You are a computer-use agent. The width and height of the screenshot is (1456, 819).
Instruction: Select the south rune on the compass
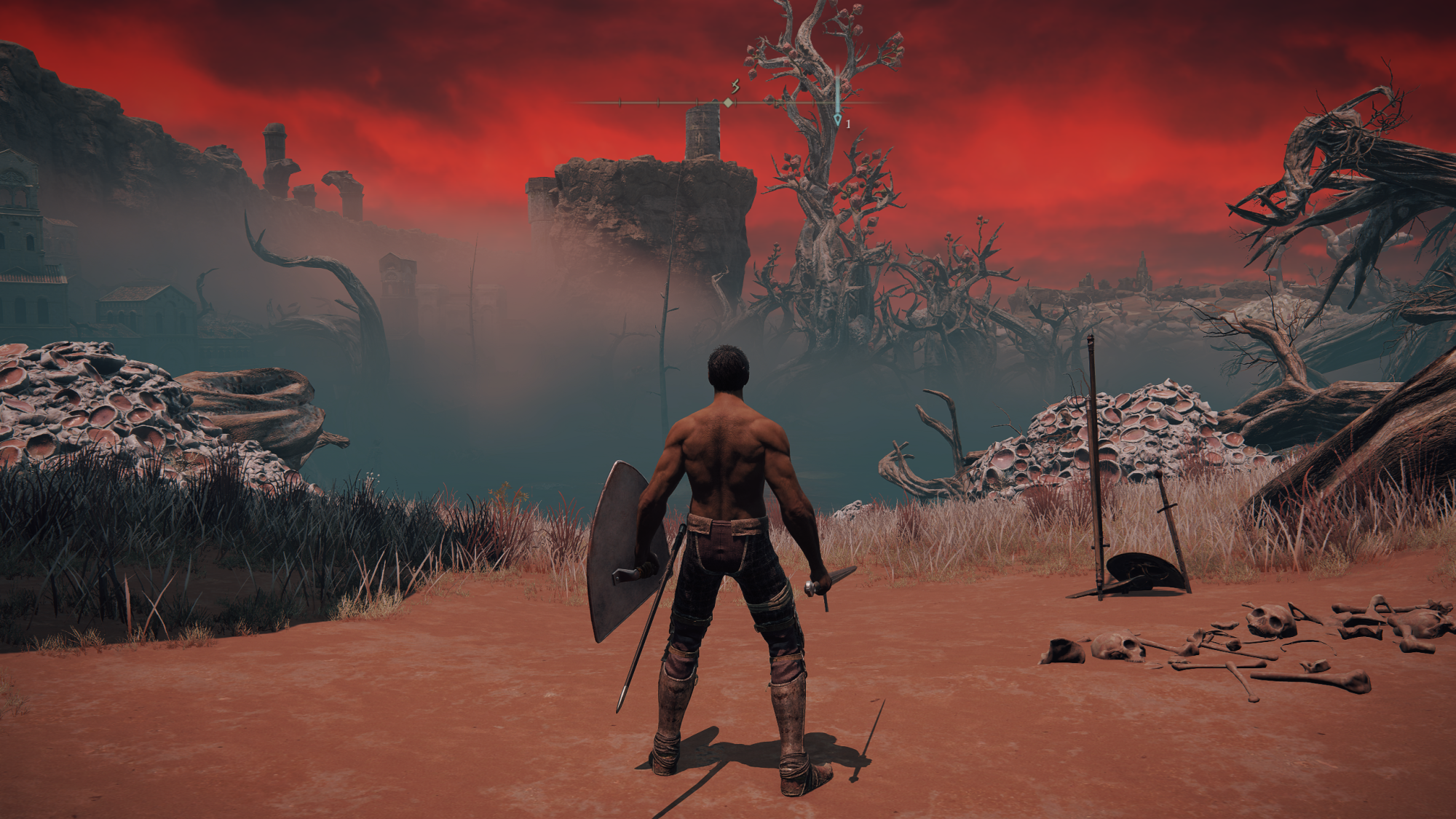[735, 87]
